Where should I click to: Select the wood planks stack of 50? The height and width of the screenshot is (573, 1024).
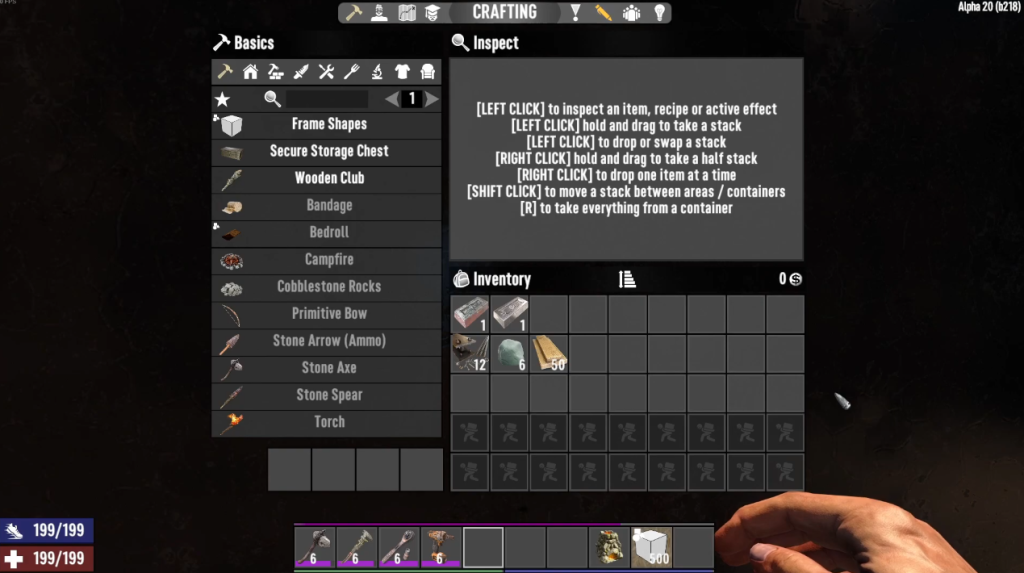548,354
